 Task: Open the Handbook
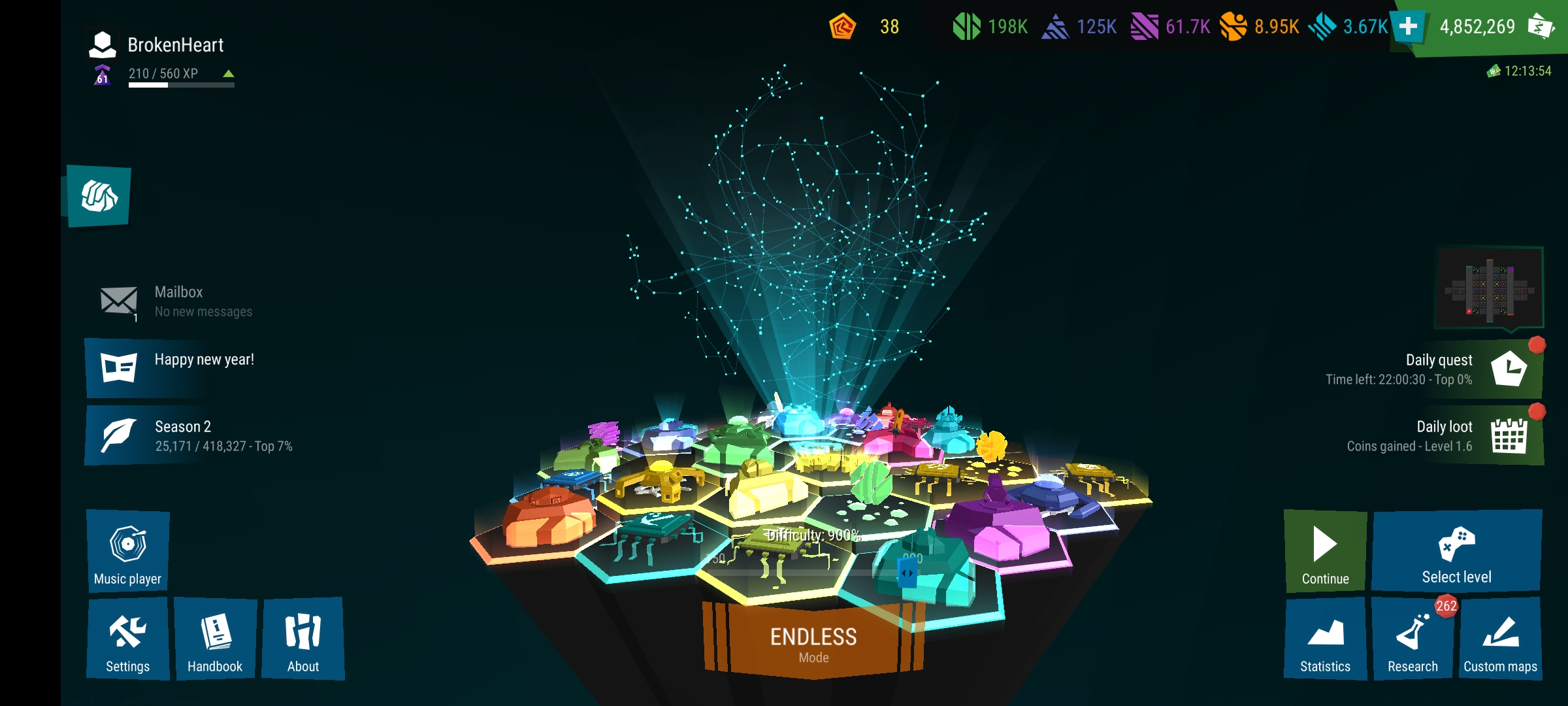pos(215,639)
